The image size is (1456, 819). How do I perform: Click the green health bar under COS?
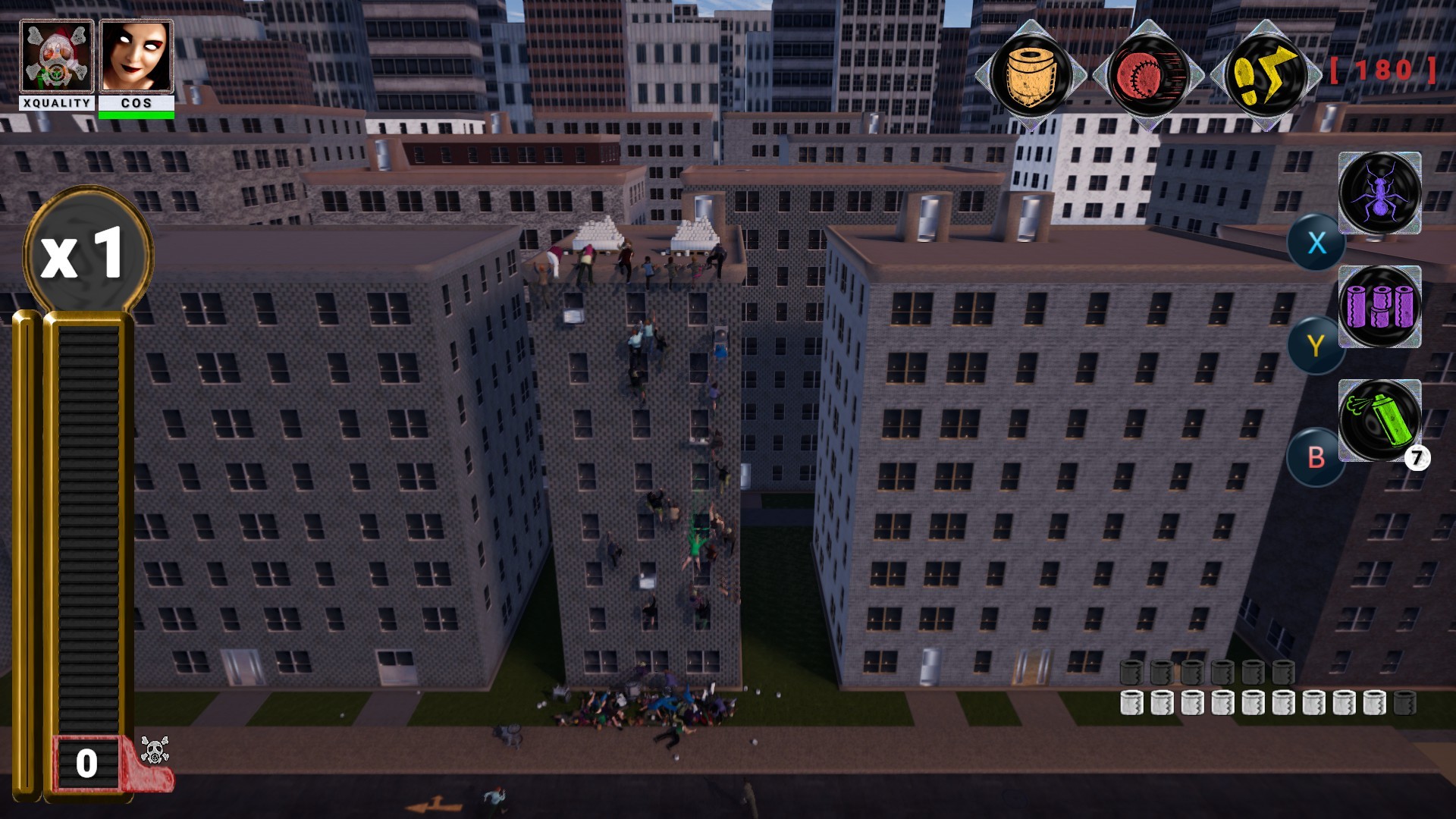pyautogui.click(x=137, y=114)
